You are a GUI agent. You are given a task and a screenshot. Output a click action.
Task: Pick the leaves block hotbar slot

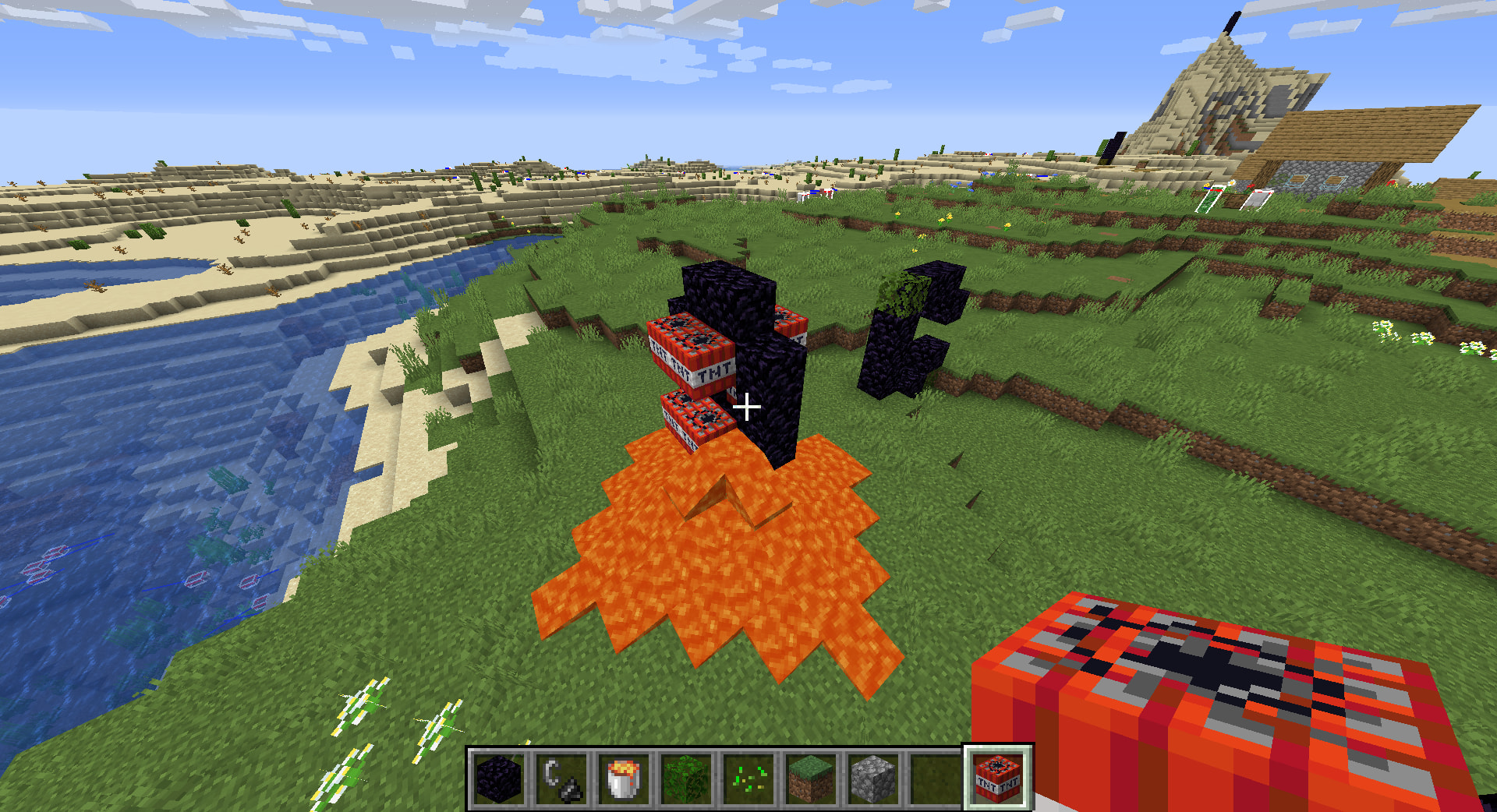click(686, 778)
